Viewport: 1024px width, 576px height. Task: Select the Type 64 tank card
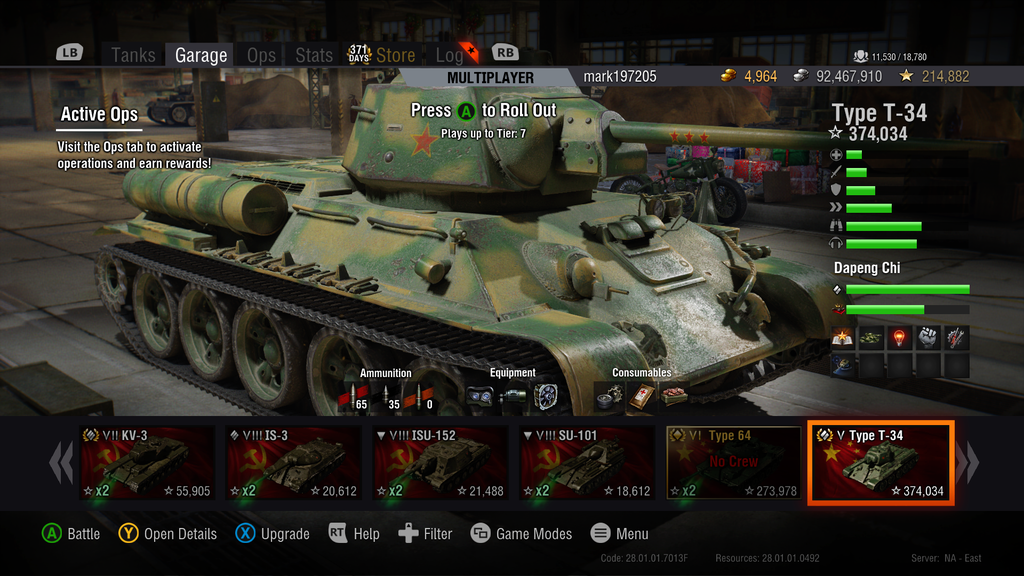[x=734, y=463]
